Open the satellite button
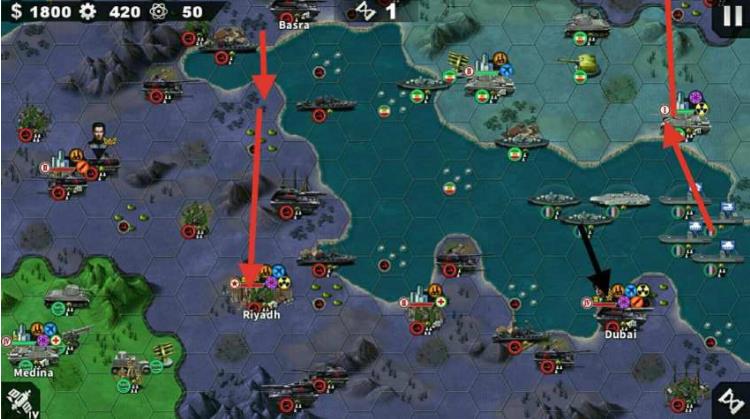 tap(17, 401)
